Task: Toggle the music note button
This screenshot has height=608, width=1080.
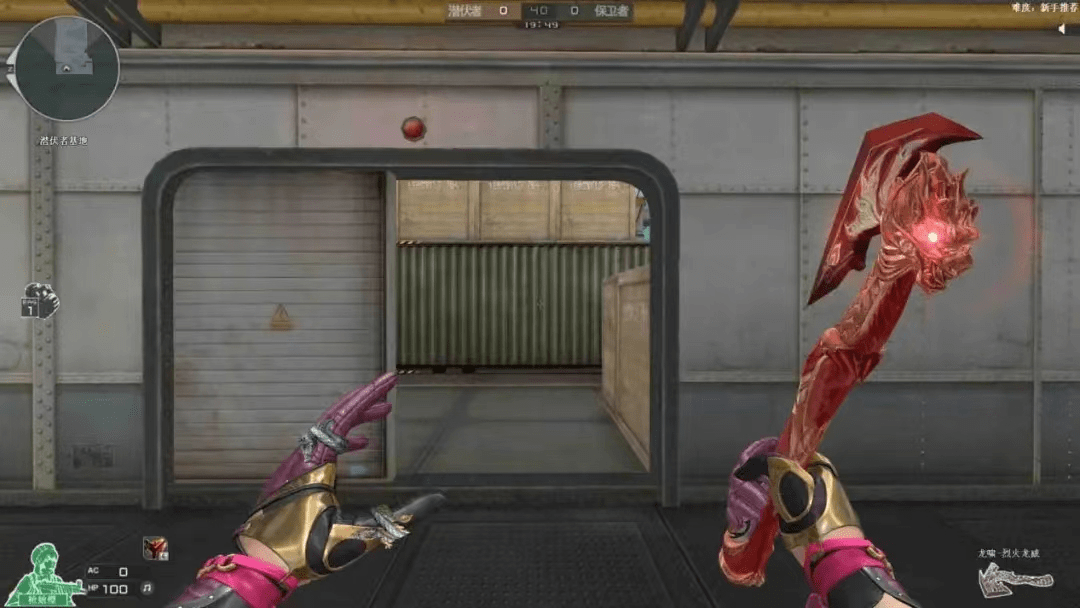Action: coord(147,587)
